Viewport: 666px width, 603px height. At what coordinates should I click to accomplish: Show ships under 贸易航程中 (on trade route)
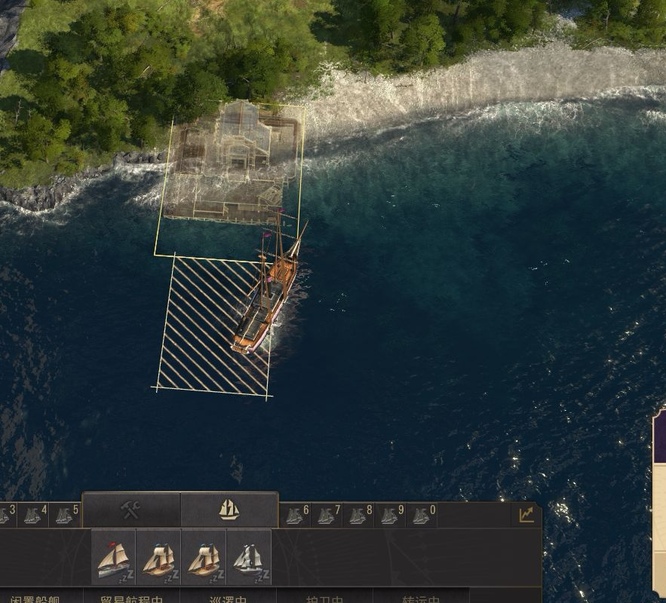[x=131, y=598]
